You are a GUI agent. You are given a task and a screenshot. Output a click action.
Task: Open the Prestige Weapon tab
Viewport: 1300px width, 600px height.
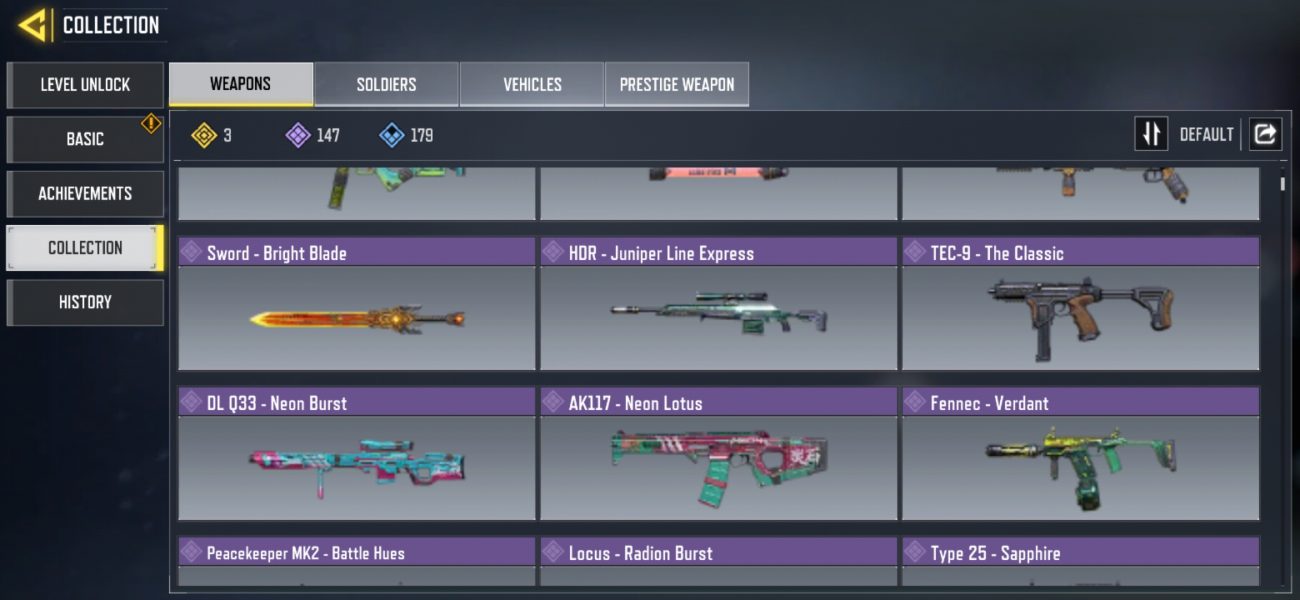(x=677, y=85)
